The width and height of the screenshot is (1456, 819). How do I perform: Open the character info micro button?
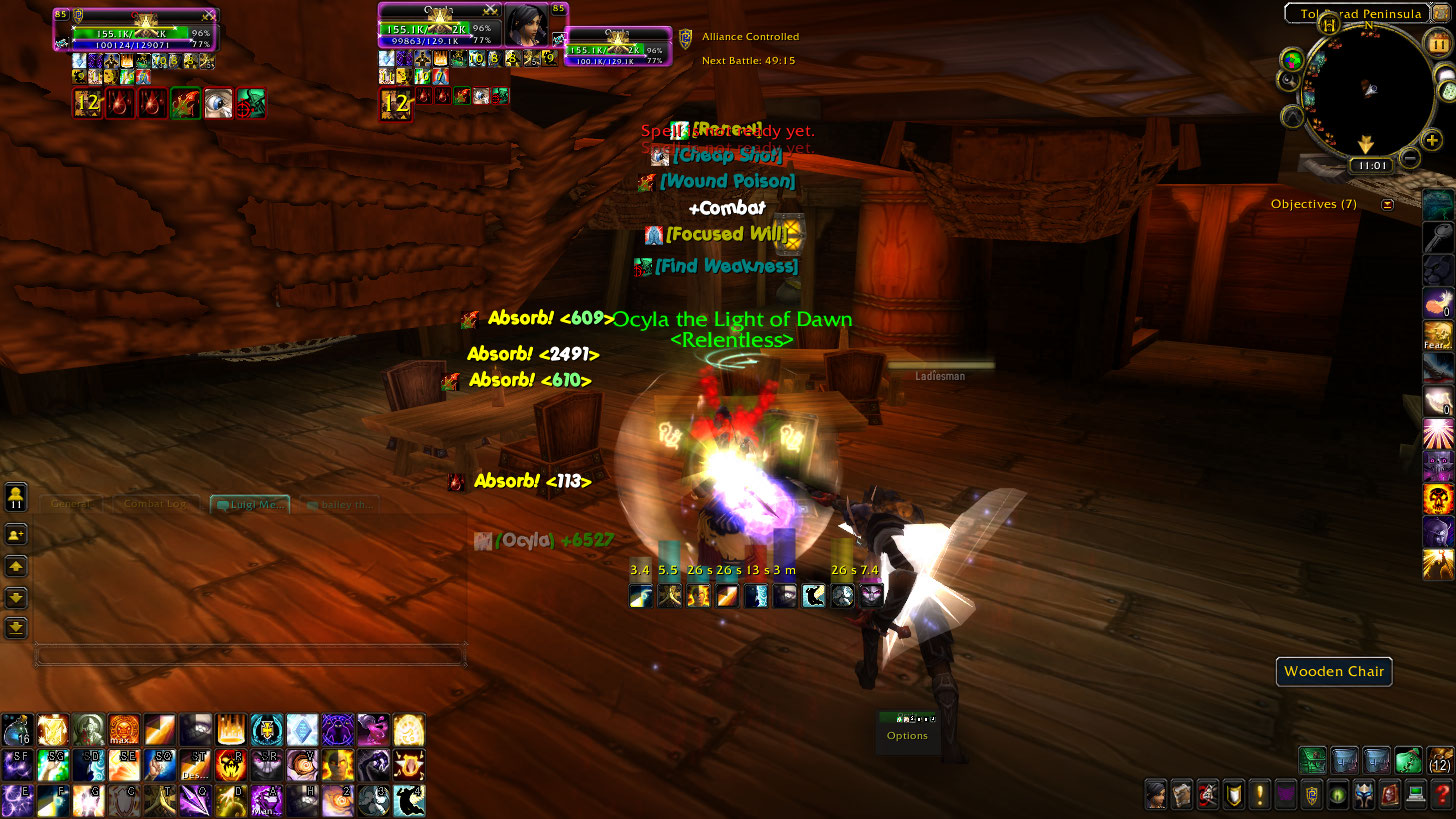1157,795
